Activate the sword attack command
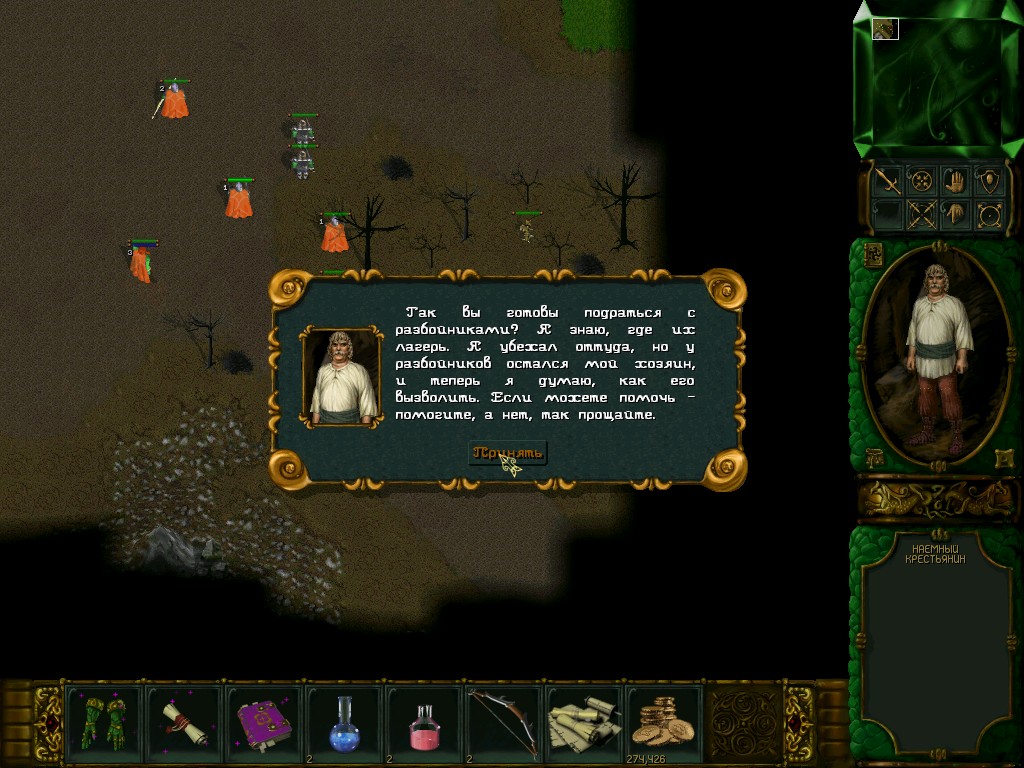The height and width of the screenshot is (768, 1024). (887, 180)
